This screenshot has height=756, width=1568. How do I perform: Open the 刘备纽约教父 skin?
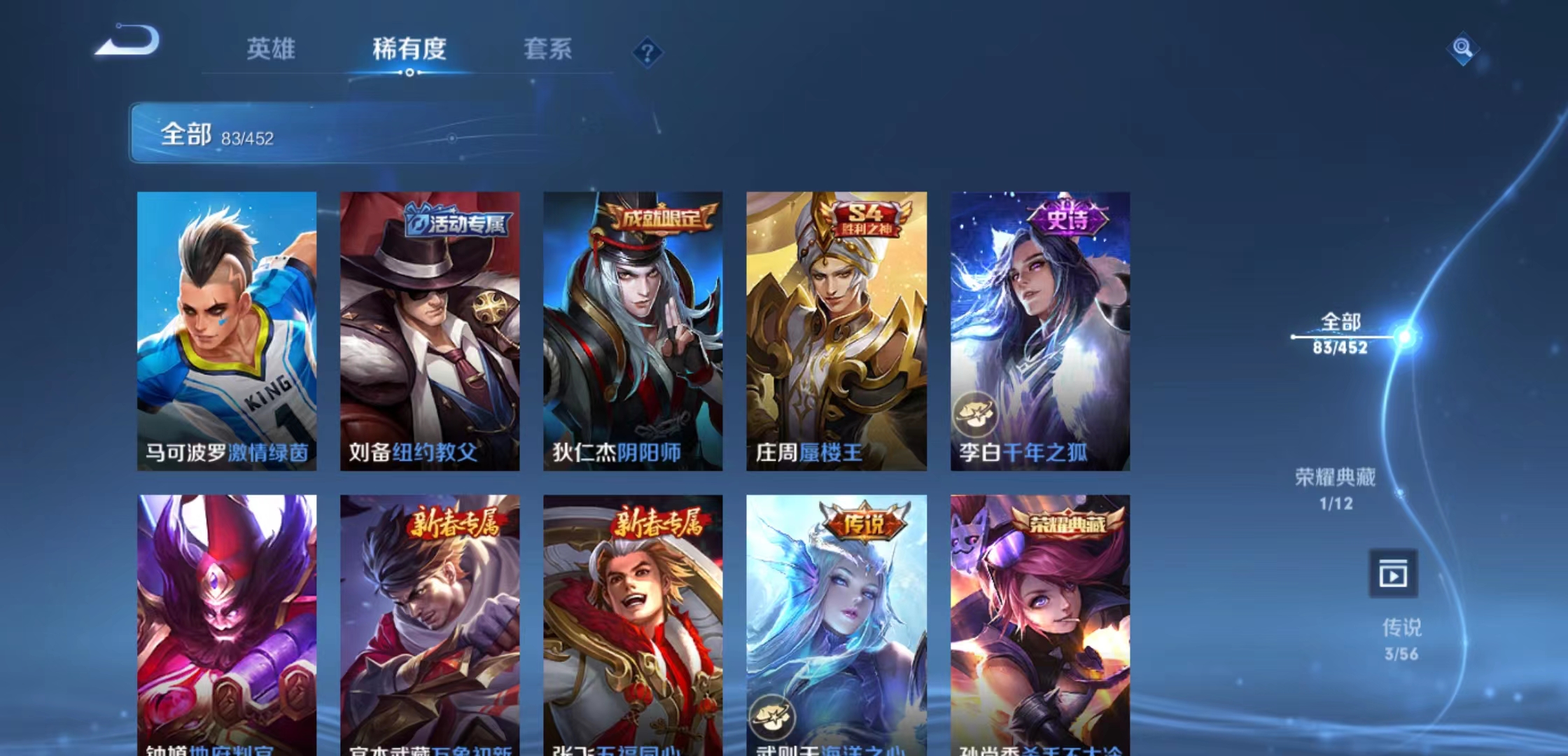pyautogui.click(x=431, y=329)
